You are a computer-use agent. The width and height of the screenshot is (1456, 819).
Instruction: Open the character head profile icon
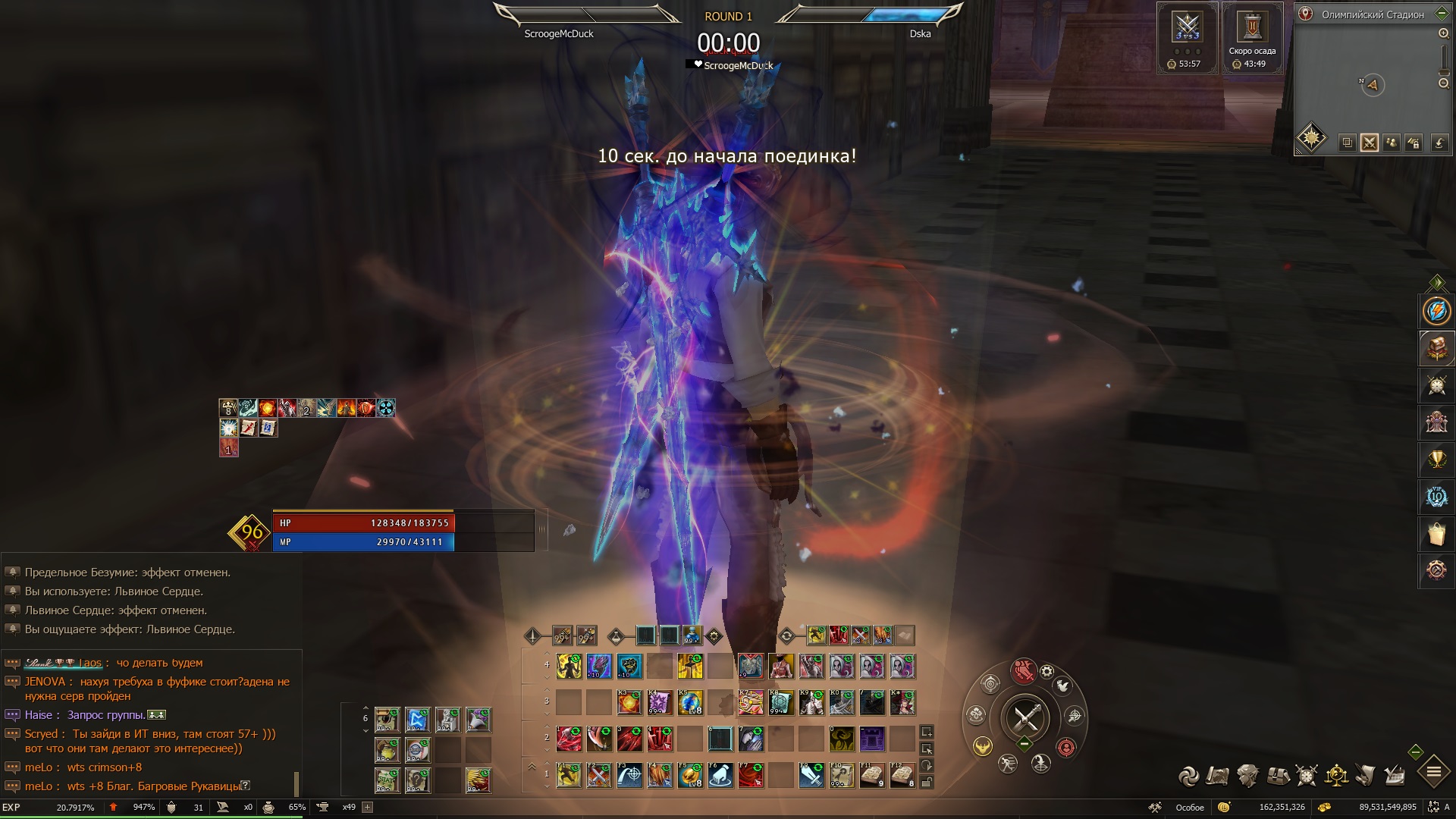pos(1247,776)
